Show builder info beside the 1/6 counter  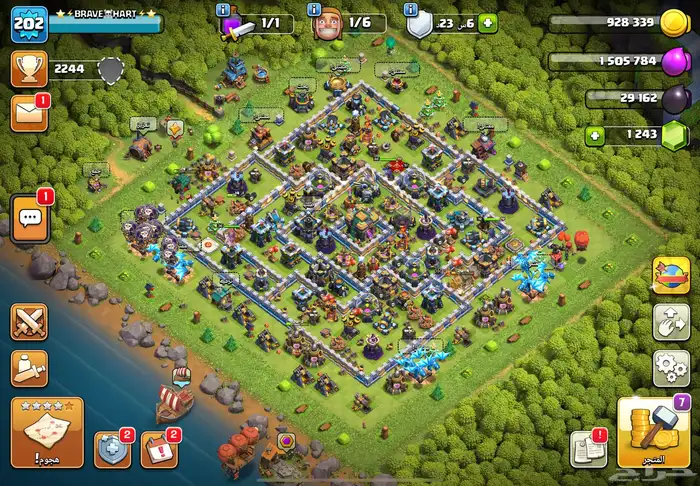point(315,8)
